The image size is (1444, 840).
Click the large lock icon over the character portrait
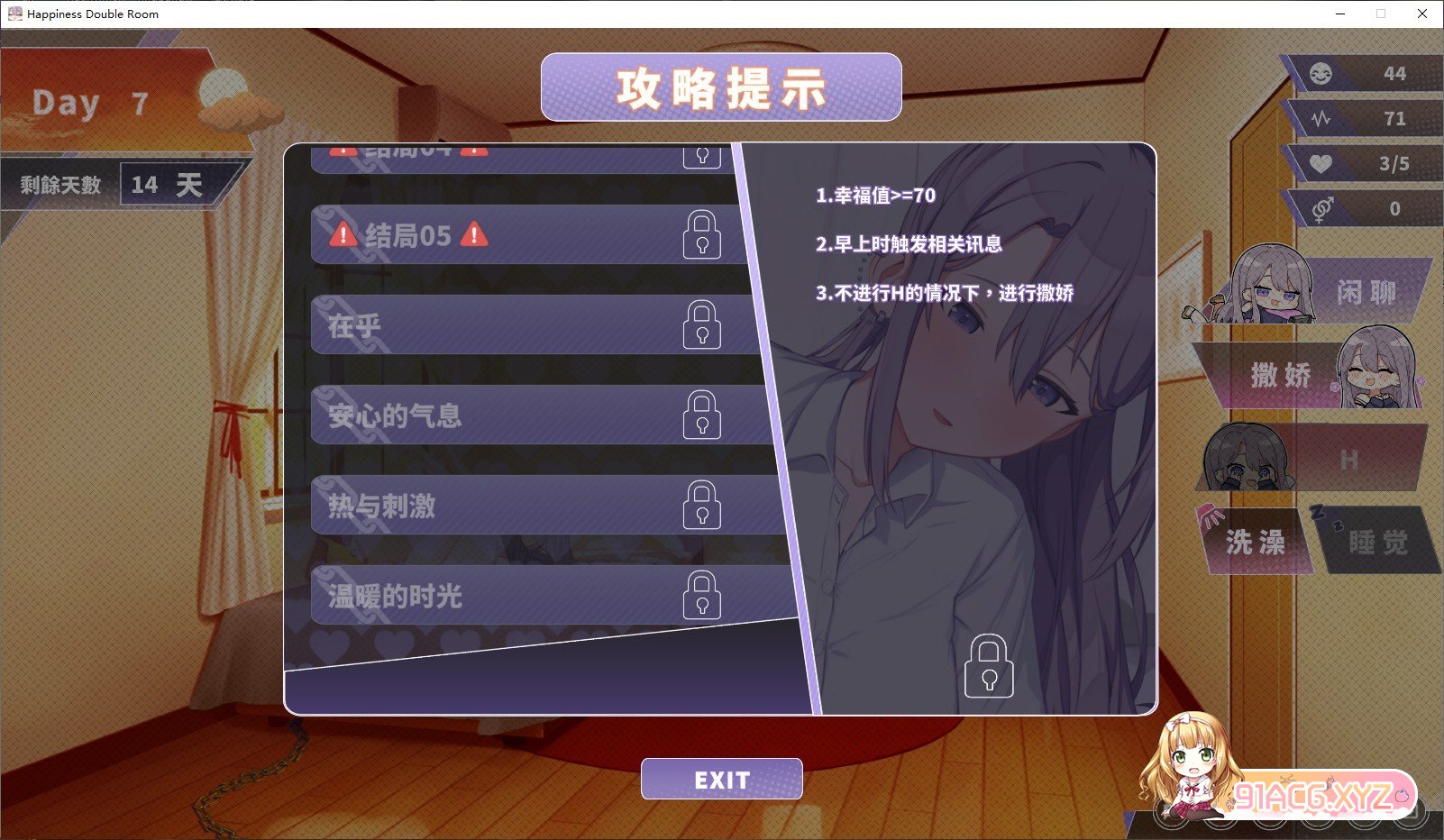989,667
